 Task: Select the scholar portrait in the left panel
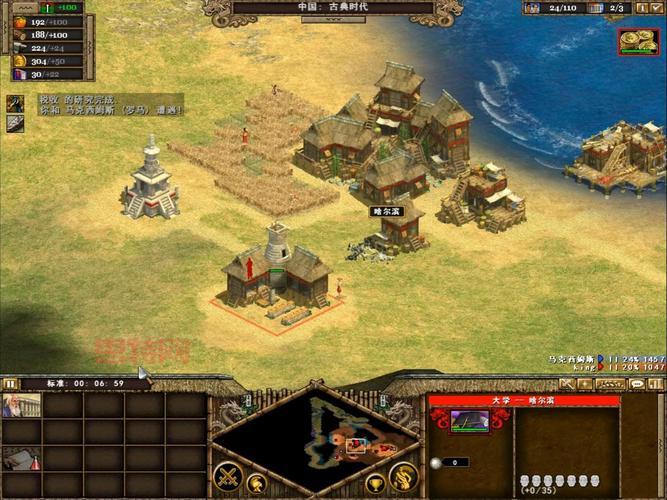(19, 406)
